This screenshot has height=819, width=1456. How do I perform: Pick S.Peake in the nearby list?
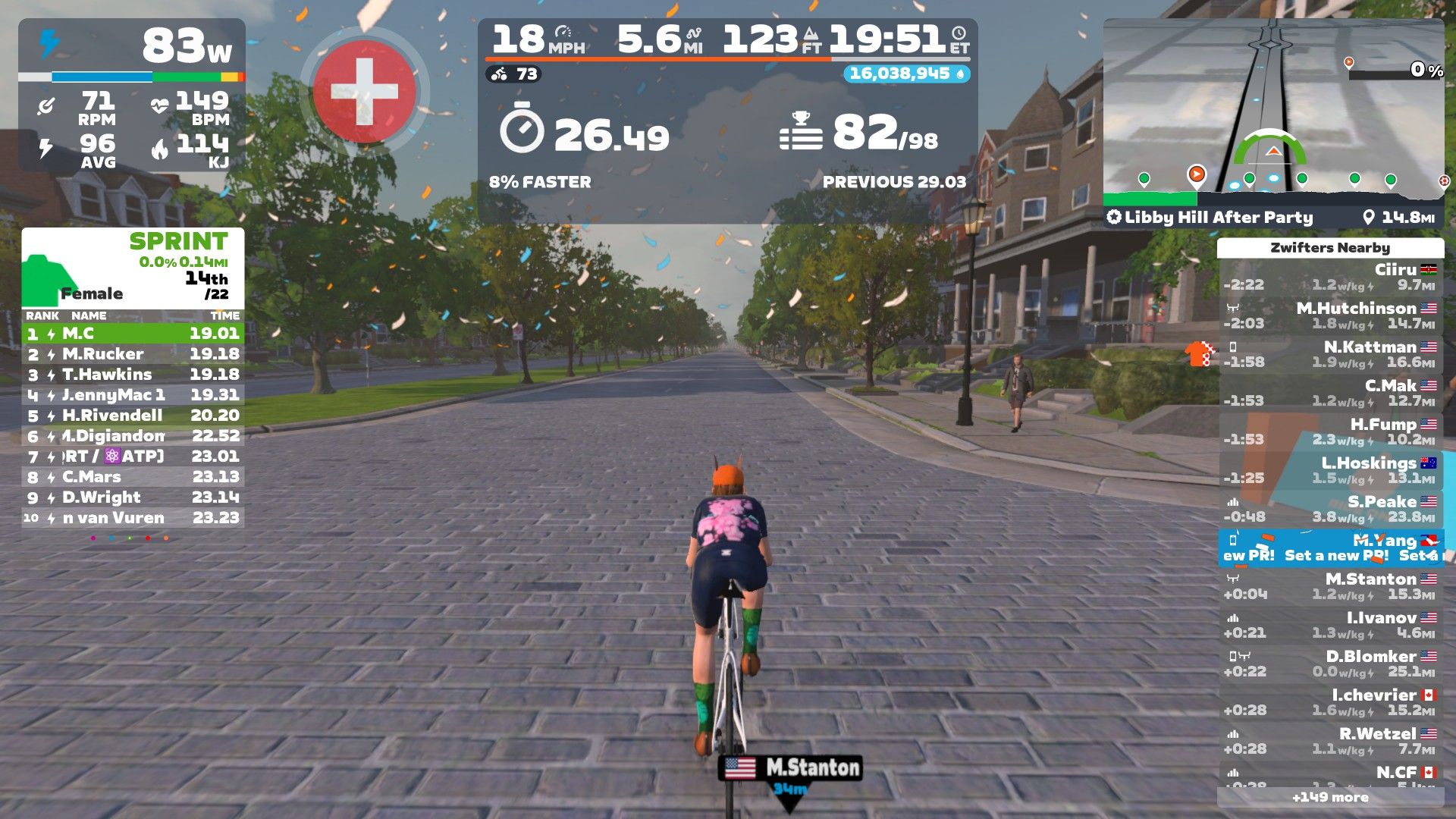[1330, 509]
